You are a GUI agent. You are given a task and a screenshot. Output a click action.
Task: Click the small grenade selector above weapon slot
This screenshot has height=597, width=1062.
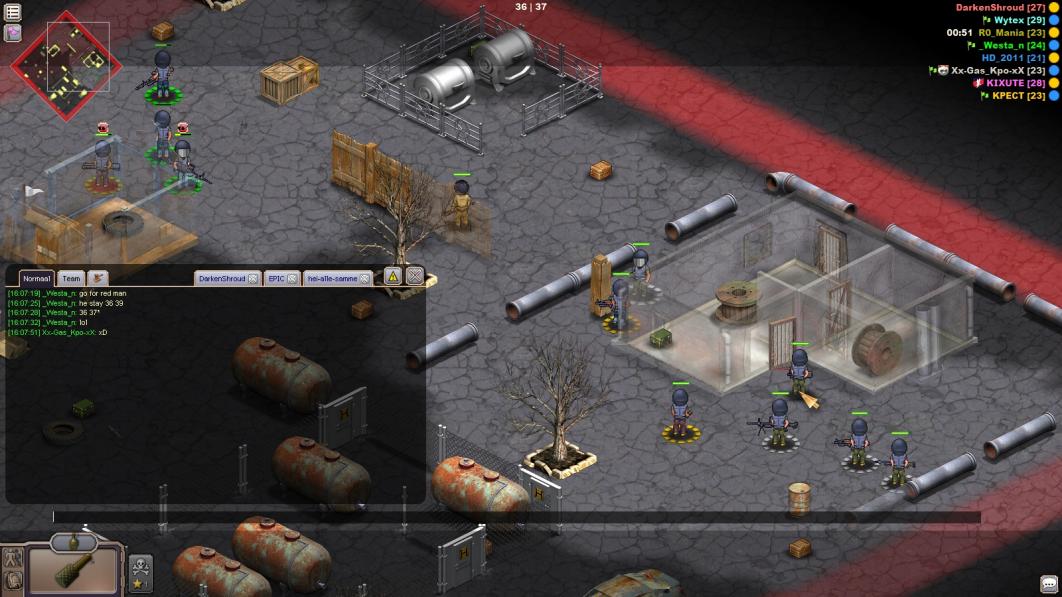(74, 541)
